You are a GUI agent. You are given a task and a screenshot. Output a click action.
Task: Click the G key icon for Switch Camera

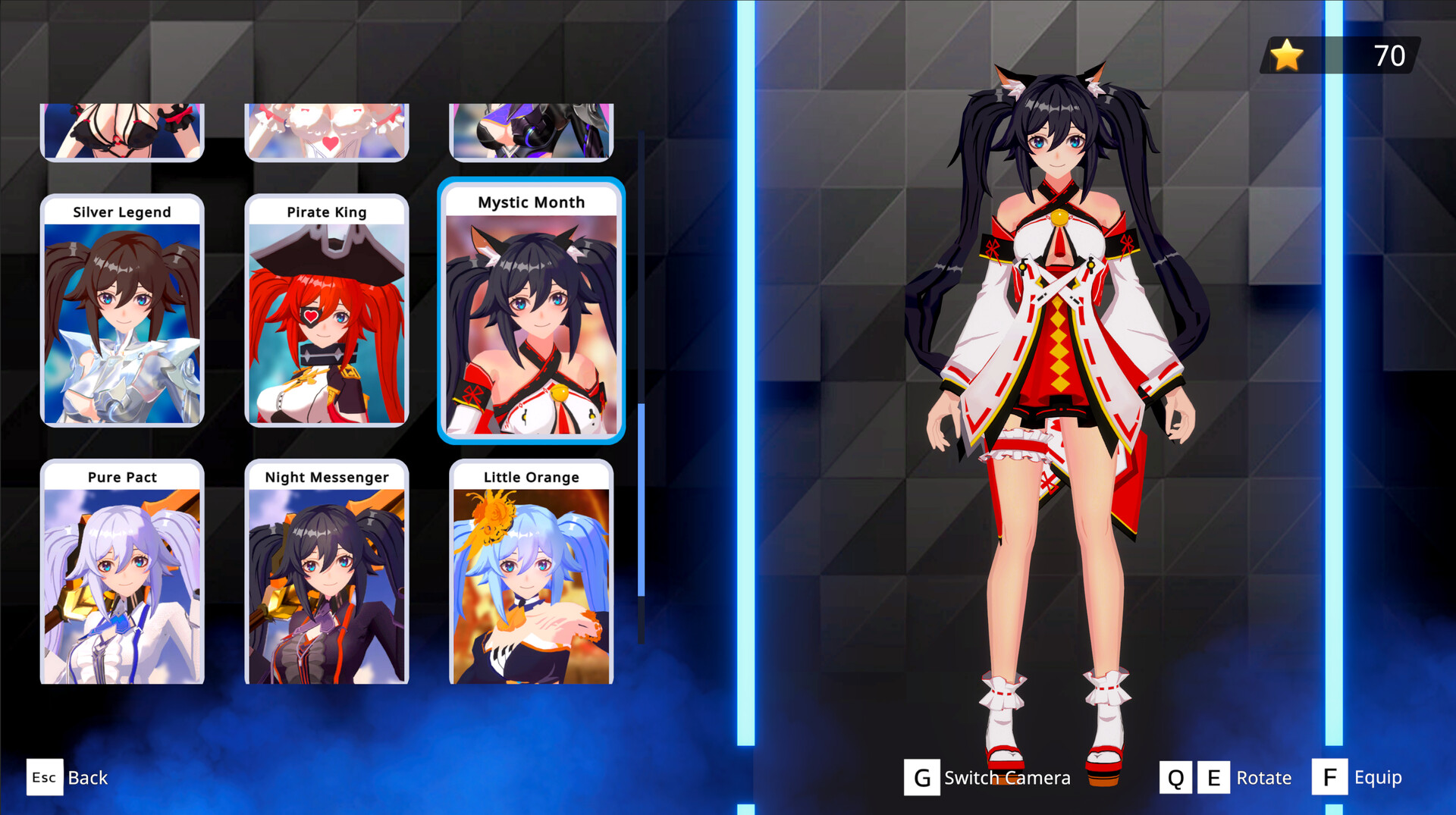coord(921,777)
